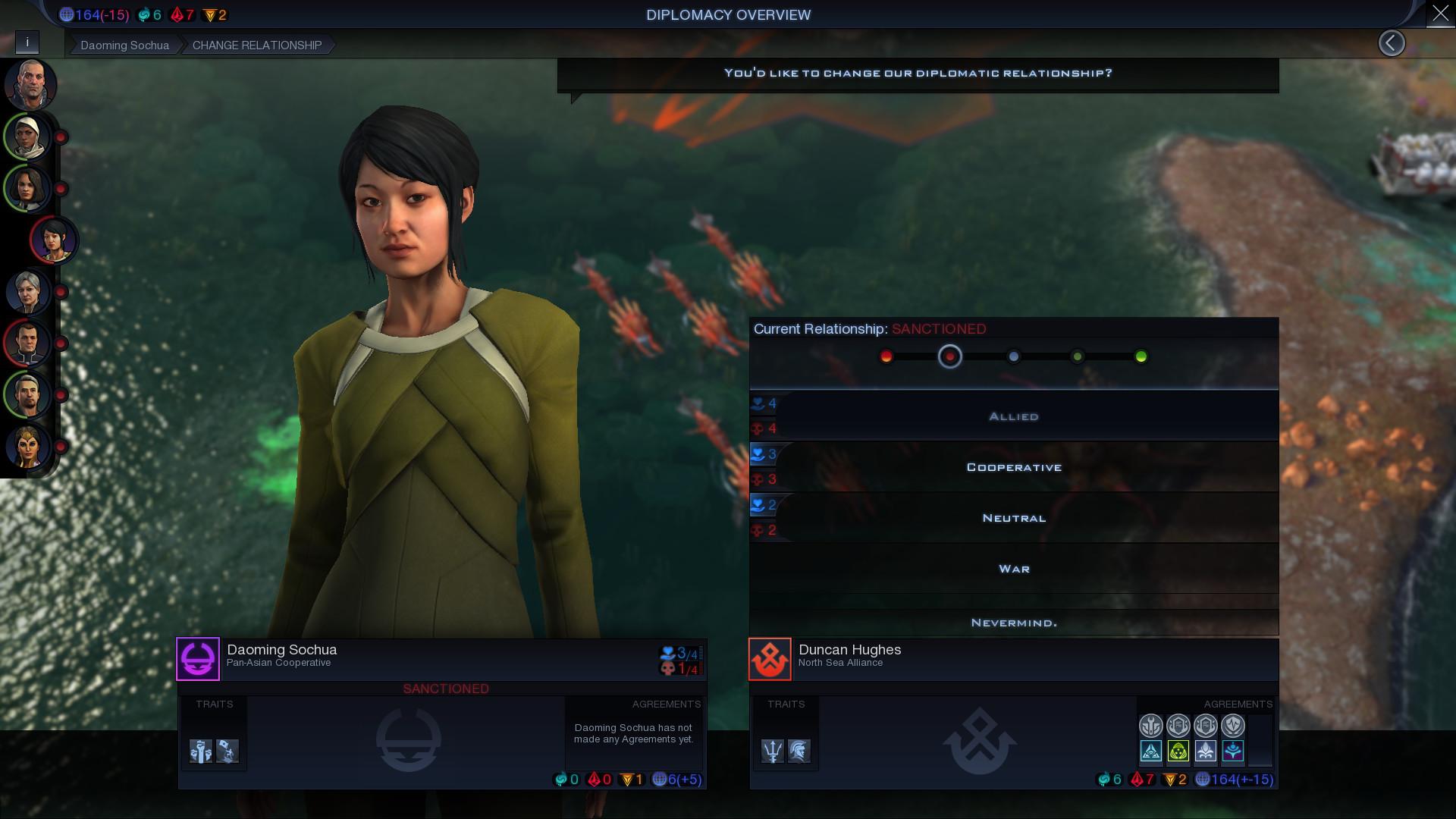Click the CHANGE RELATIONSHIP breadcrumb label
This screenshot has width=1456, height=819.
click(x=256, y=45)
